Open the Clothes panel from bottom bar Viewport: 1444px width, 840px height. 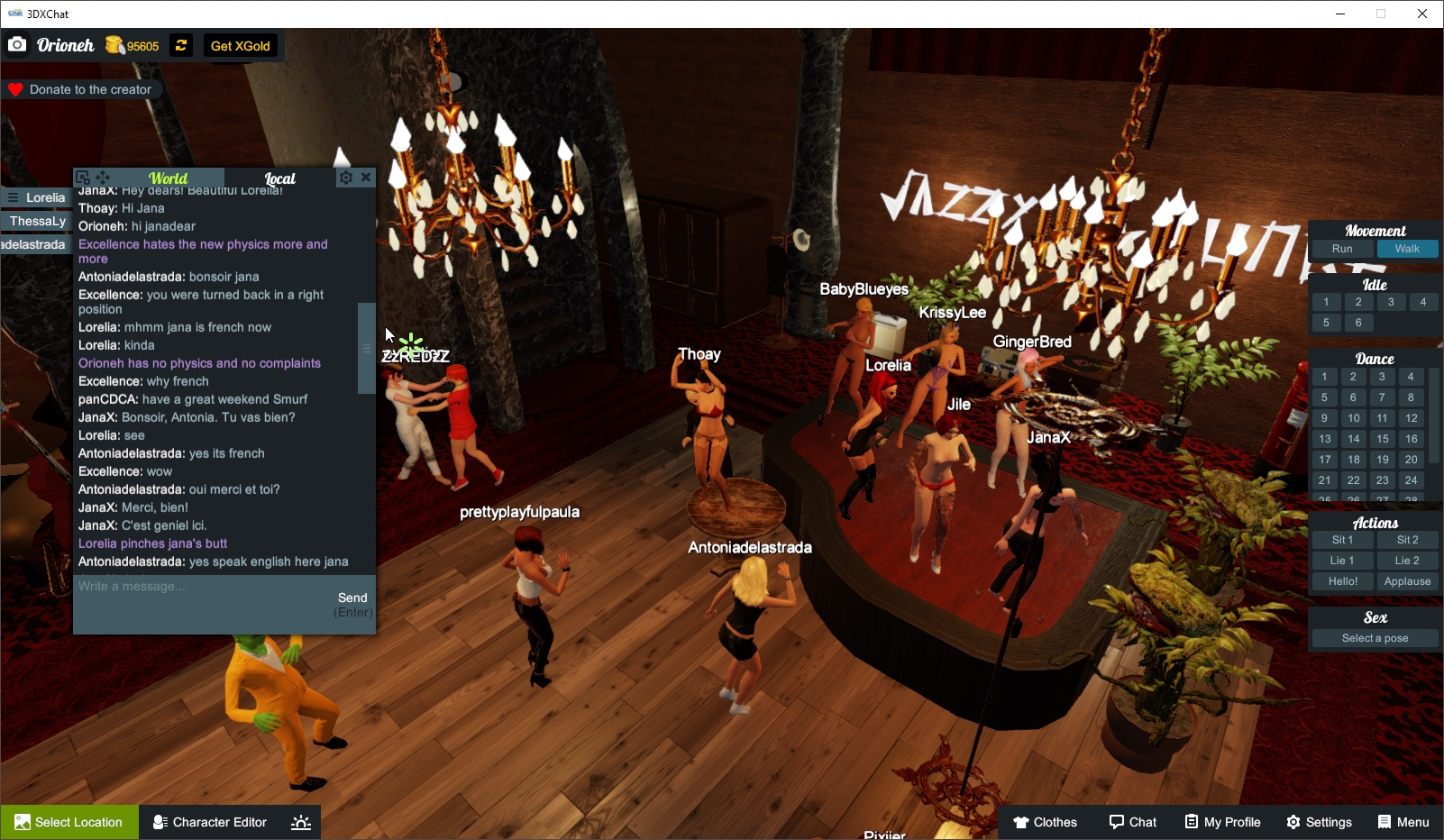[x=1045, y=822]
